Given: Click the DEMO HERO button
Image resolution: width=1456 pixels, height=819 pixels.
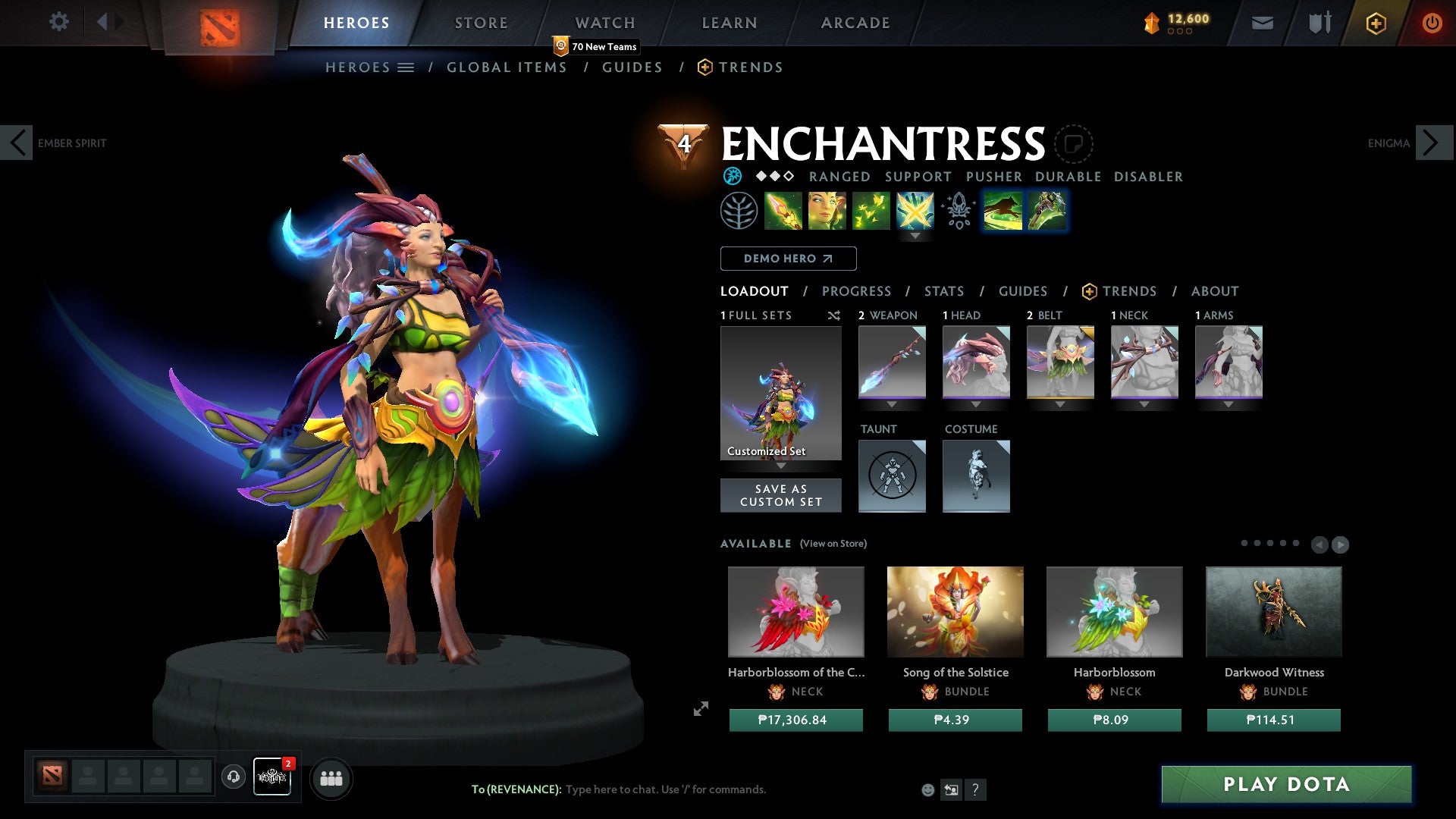Looking at the screenshot, I should [788, 258].
